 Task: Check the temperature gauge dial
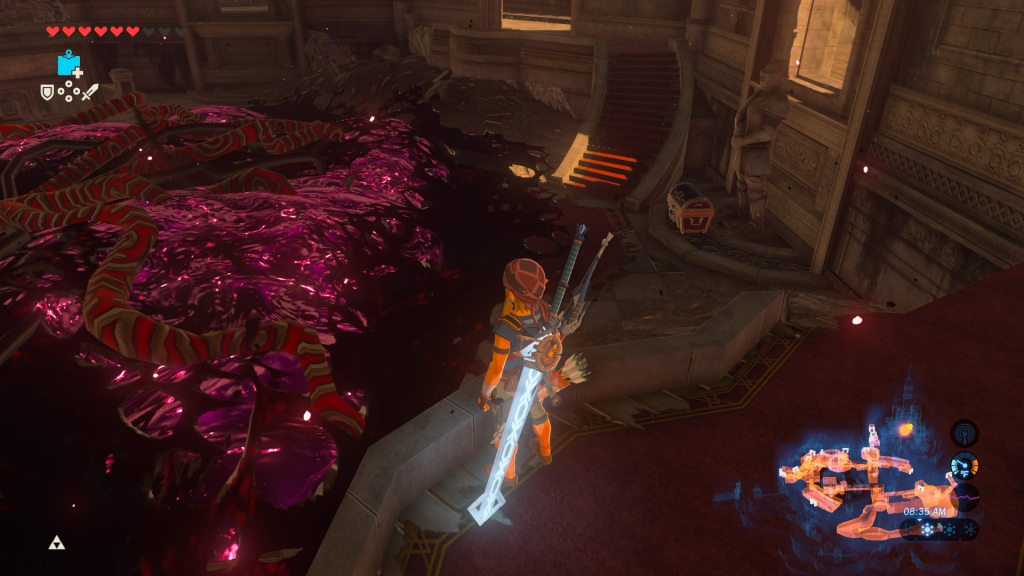[964, 465]
